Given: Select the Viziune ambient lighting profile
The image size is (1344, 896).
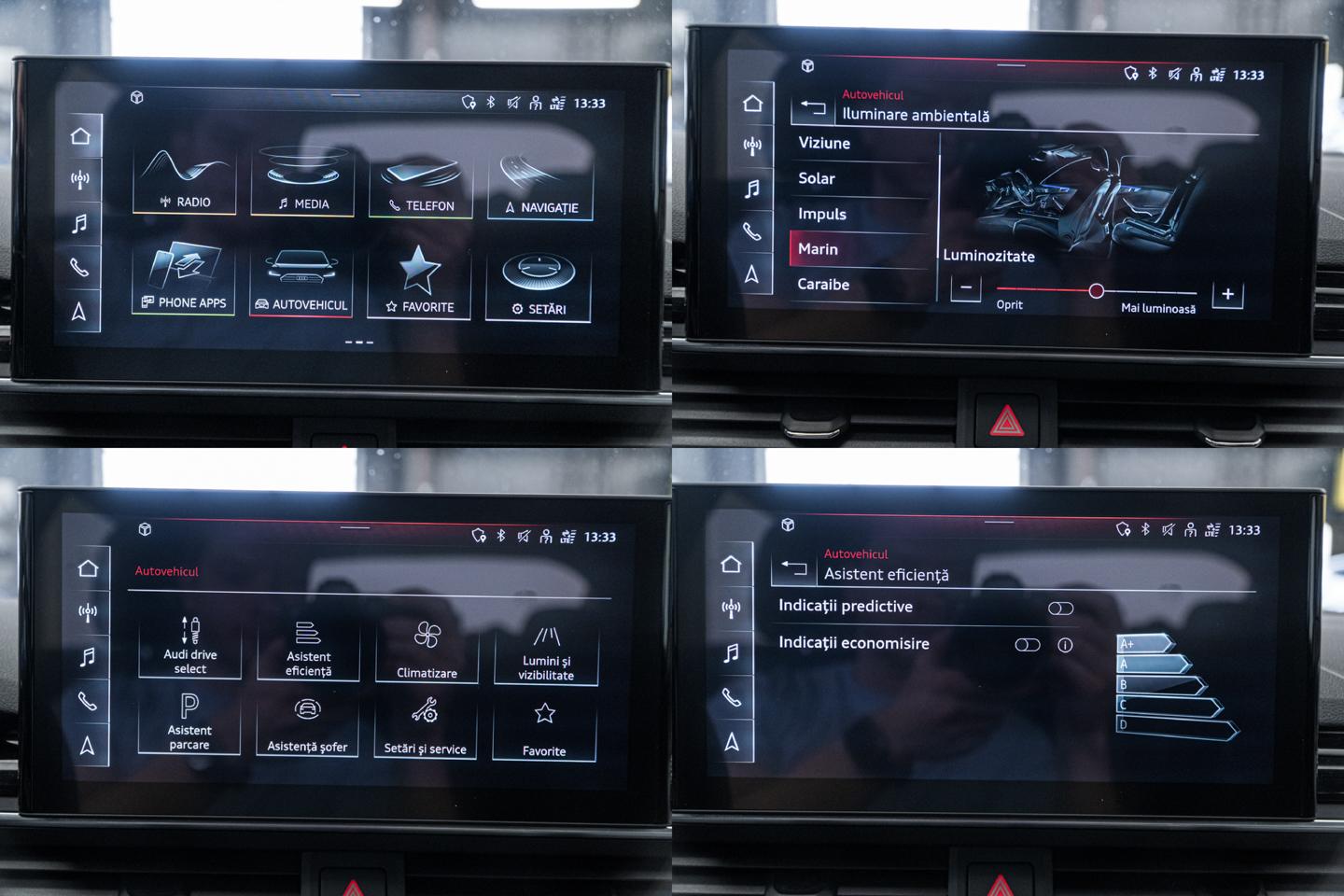Looking at the screenshot, I should tap(824, 144).
